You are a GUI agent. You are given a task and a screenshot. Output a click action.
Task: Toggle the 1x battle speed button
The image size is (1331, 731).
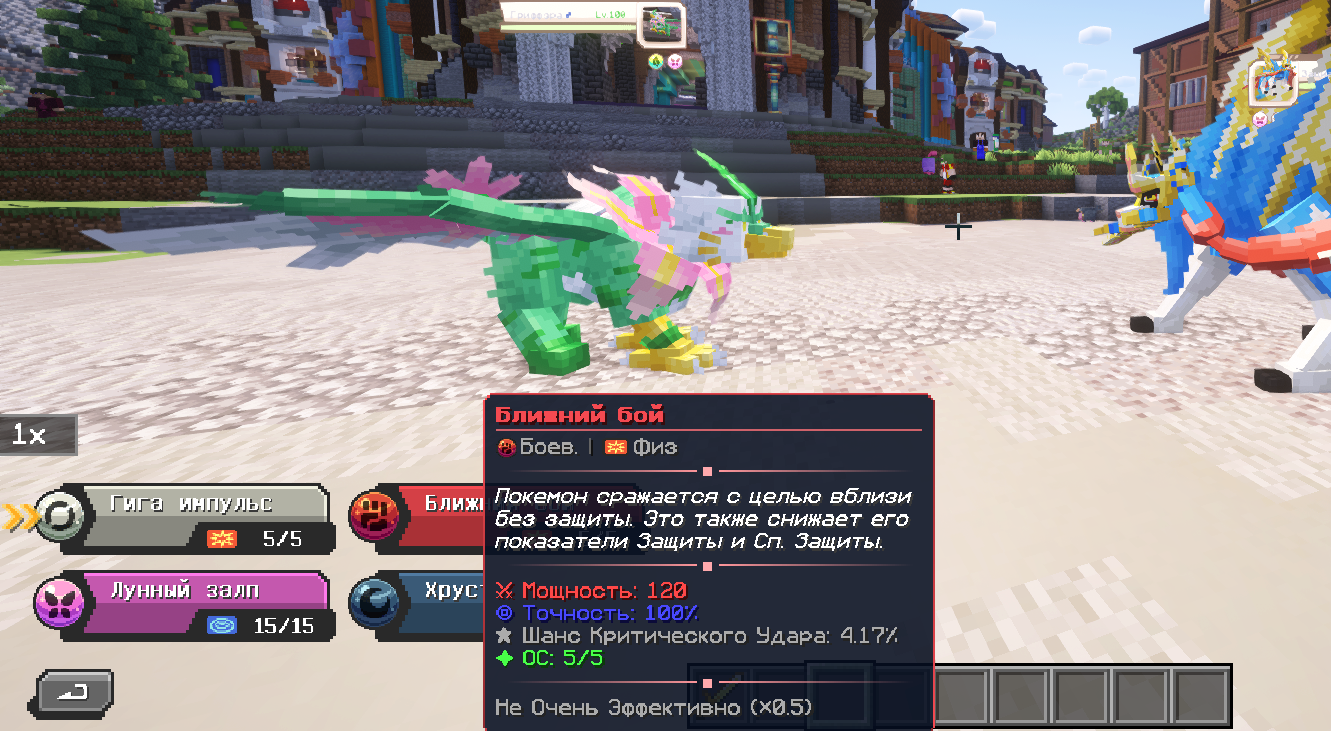pyautogui.click(x=34, y=435)
